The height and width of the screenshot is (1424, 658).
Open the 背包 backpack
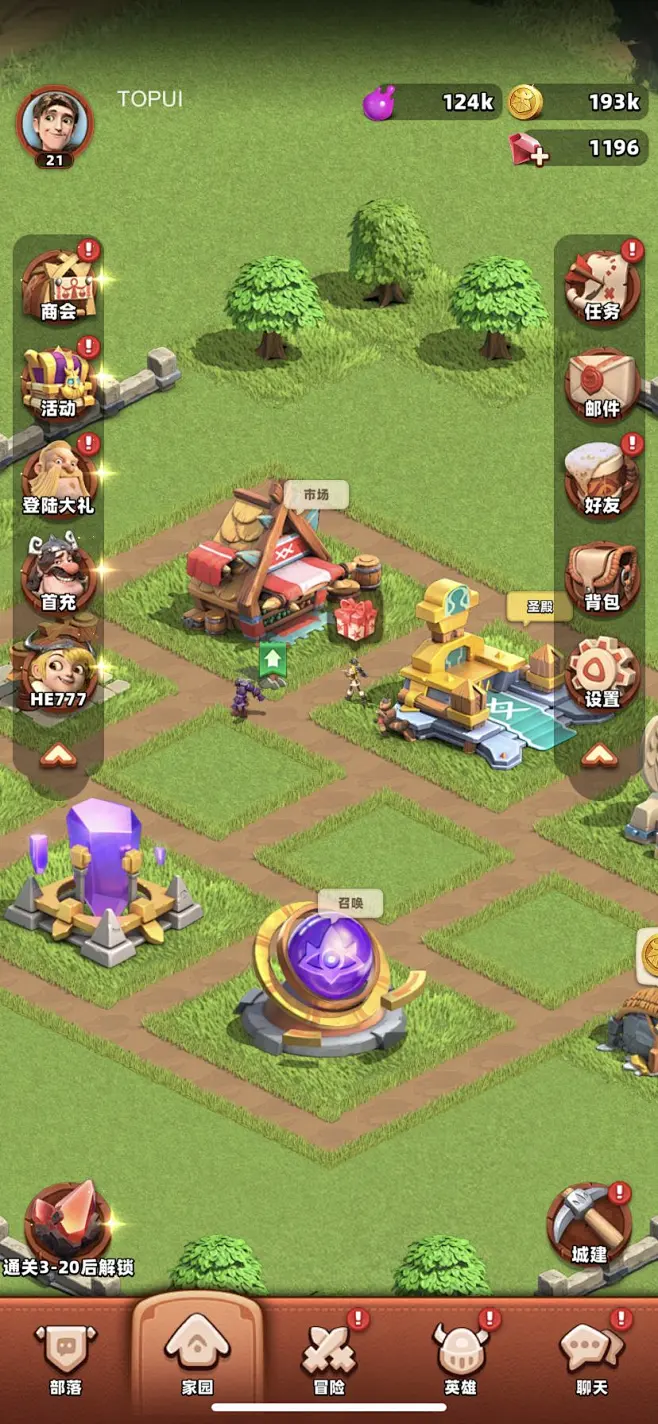(x=601, y=577)
